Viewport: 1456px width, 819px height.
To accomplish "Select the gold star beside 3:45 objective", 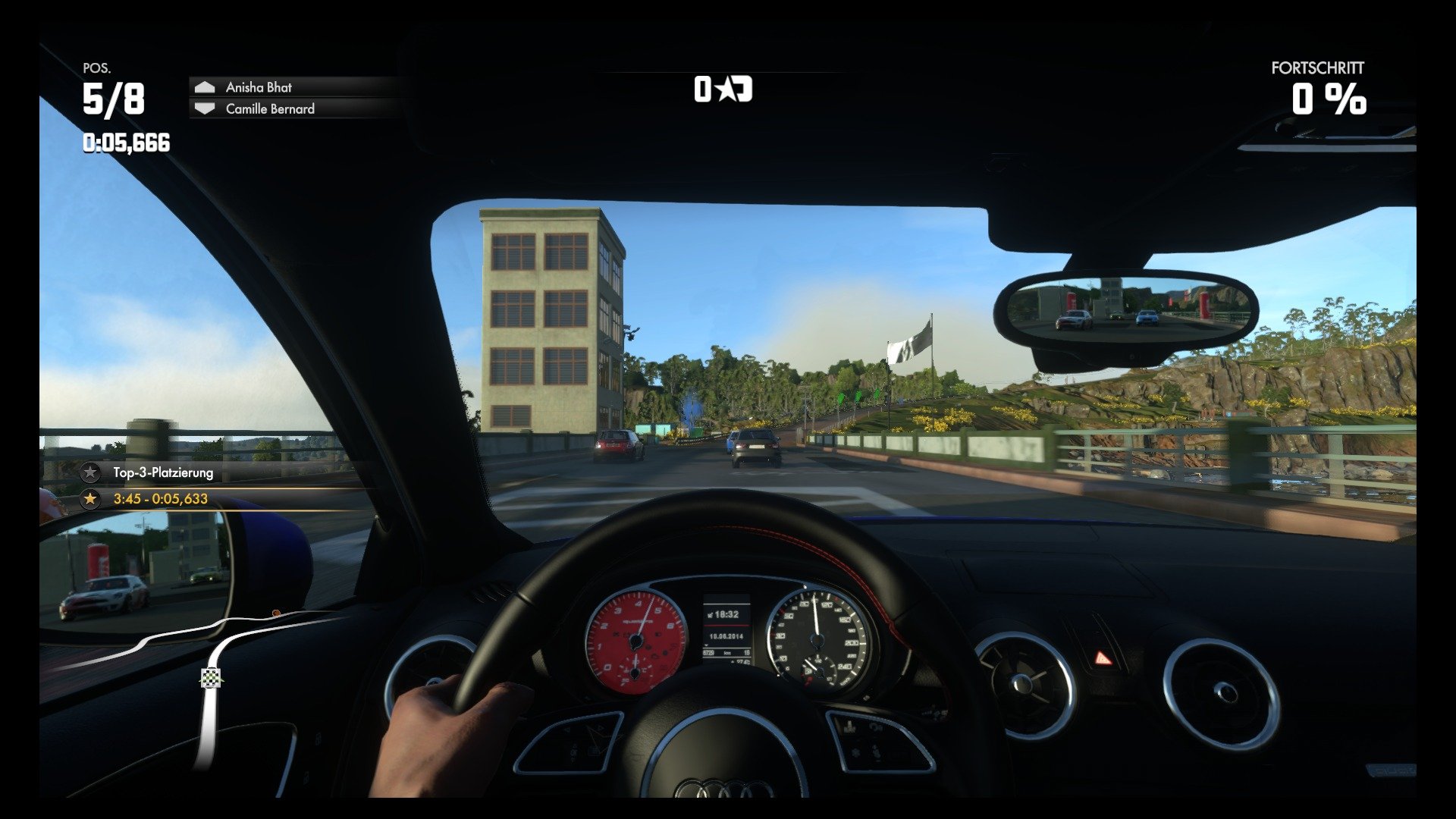I will click(89, 499).
